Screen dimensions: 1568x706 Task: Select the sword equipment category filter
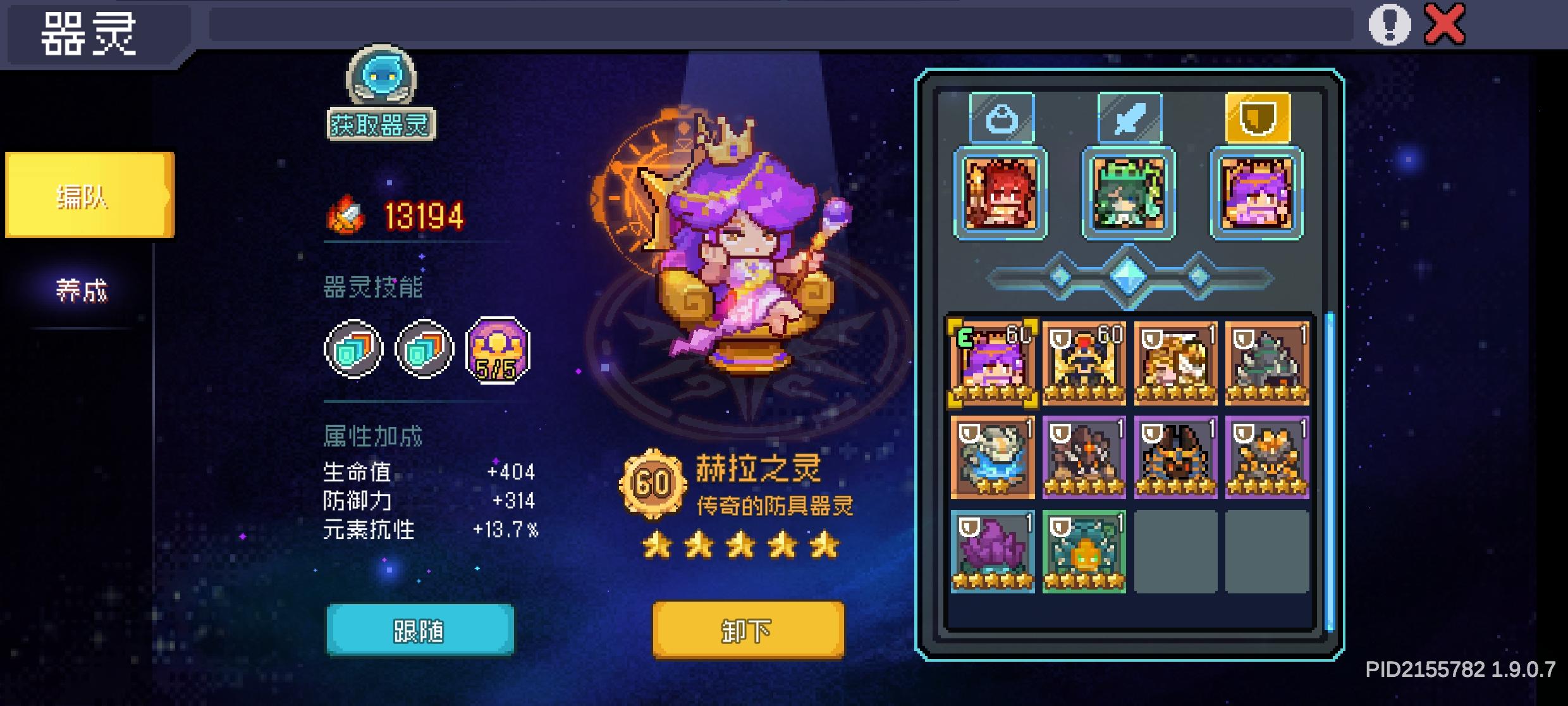click(x=1129, y=117)
